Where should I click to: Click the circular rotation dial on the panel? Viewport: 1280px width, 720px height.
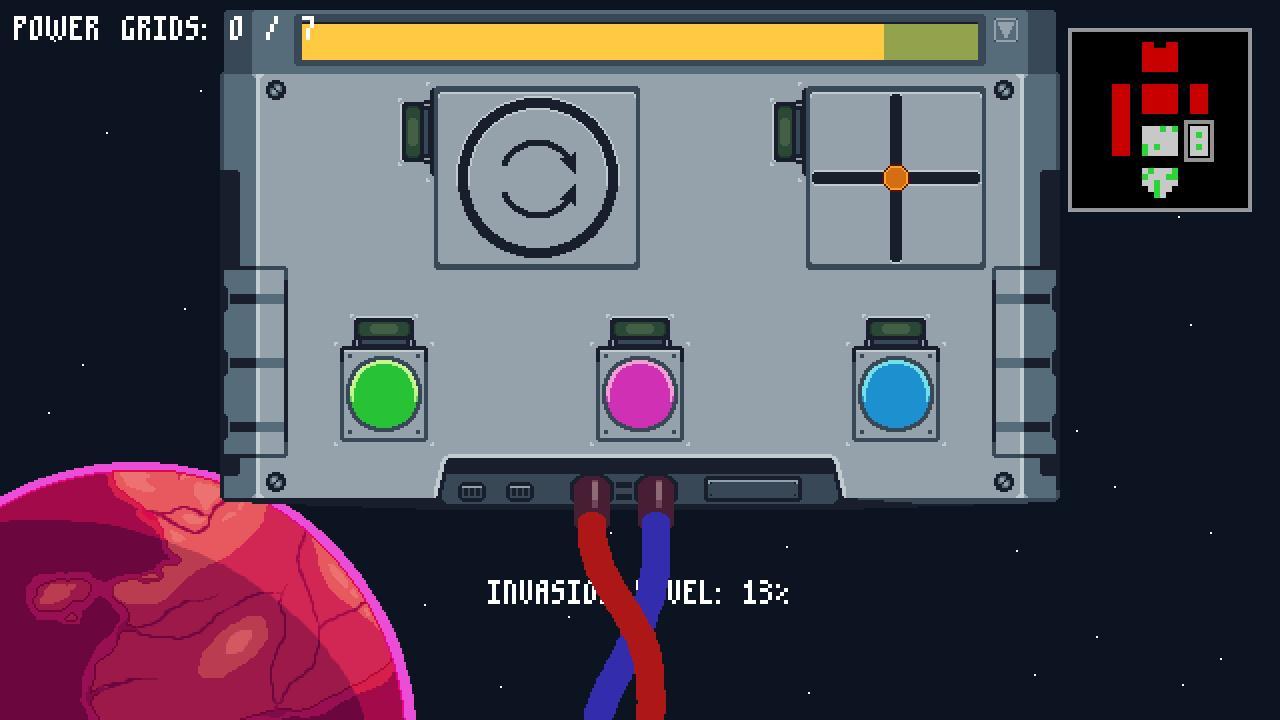[x=537, y=176]
